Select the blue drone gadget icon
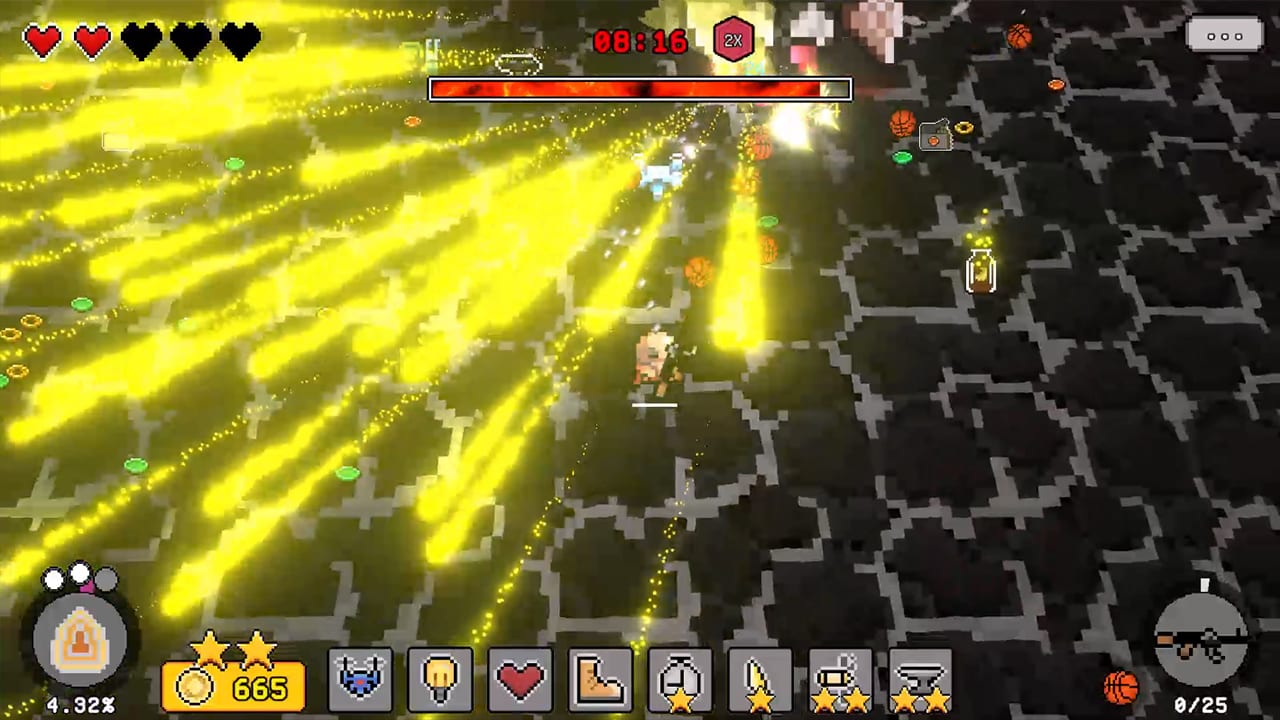 (x=360, y=678)
